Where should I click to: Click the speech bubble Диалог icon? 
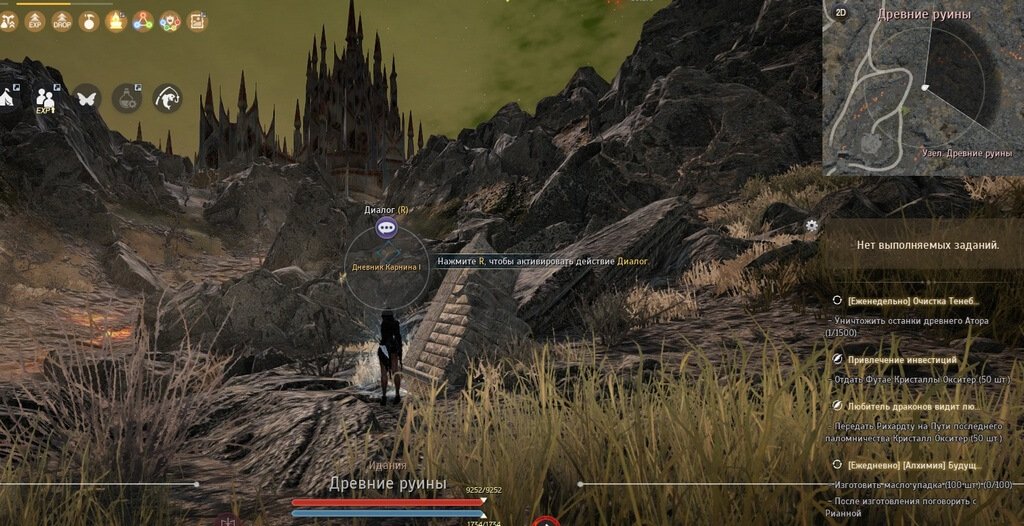(x=387, y=228)
